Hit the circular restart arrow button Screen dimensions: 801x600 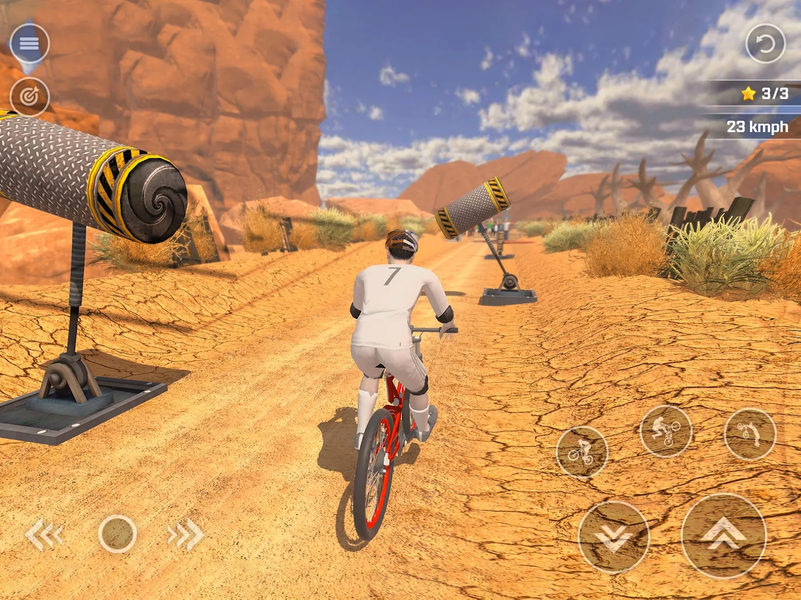765,43
